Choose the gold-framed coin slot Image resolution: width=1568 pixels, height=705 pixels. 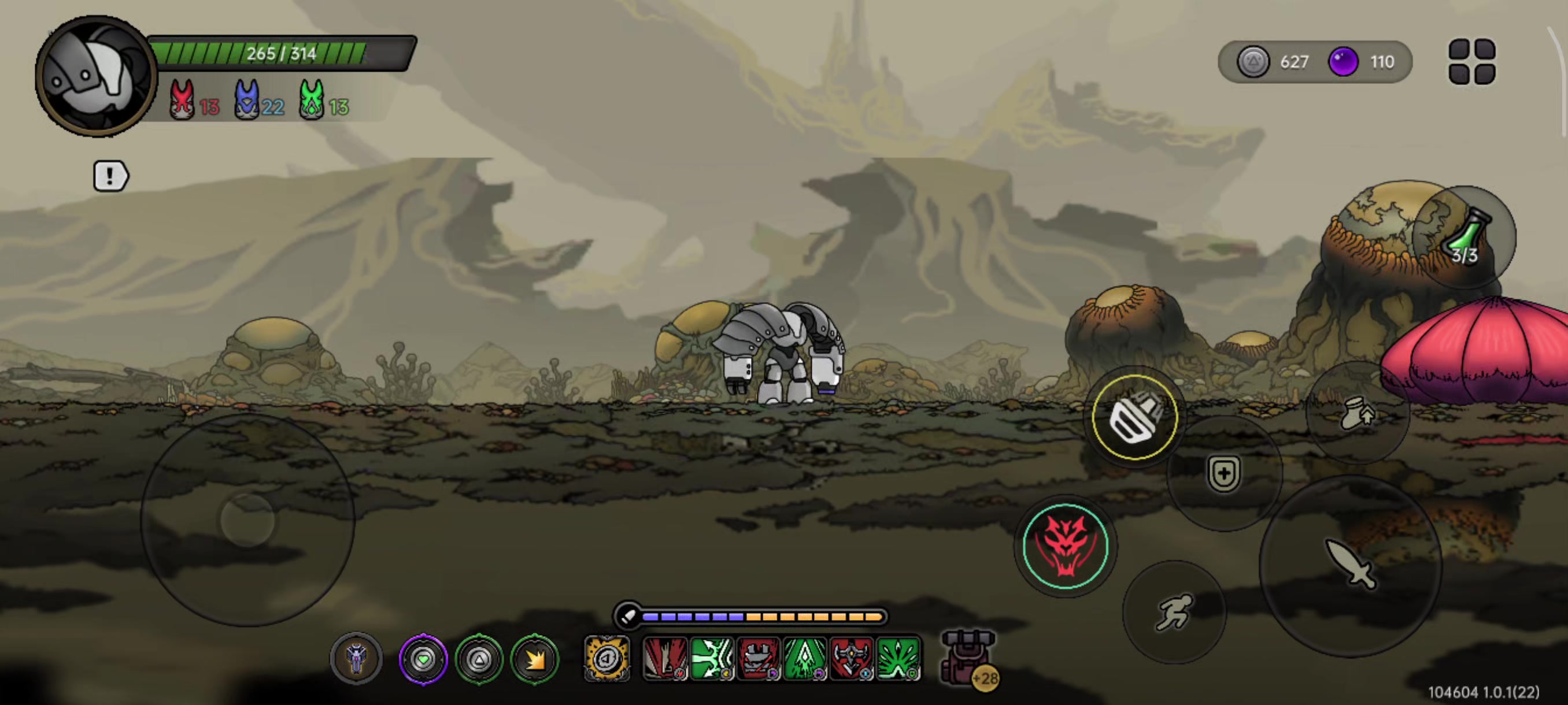pos(607,658)
